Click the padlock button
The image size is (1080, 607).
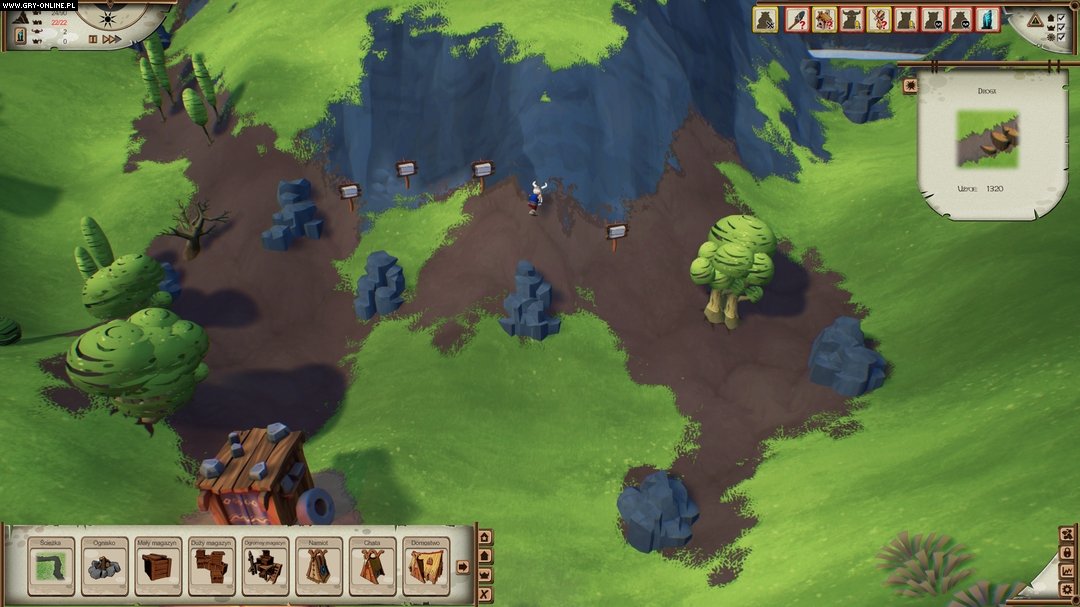1067,552
